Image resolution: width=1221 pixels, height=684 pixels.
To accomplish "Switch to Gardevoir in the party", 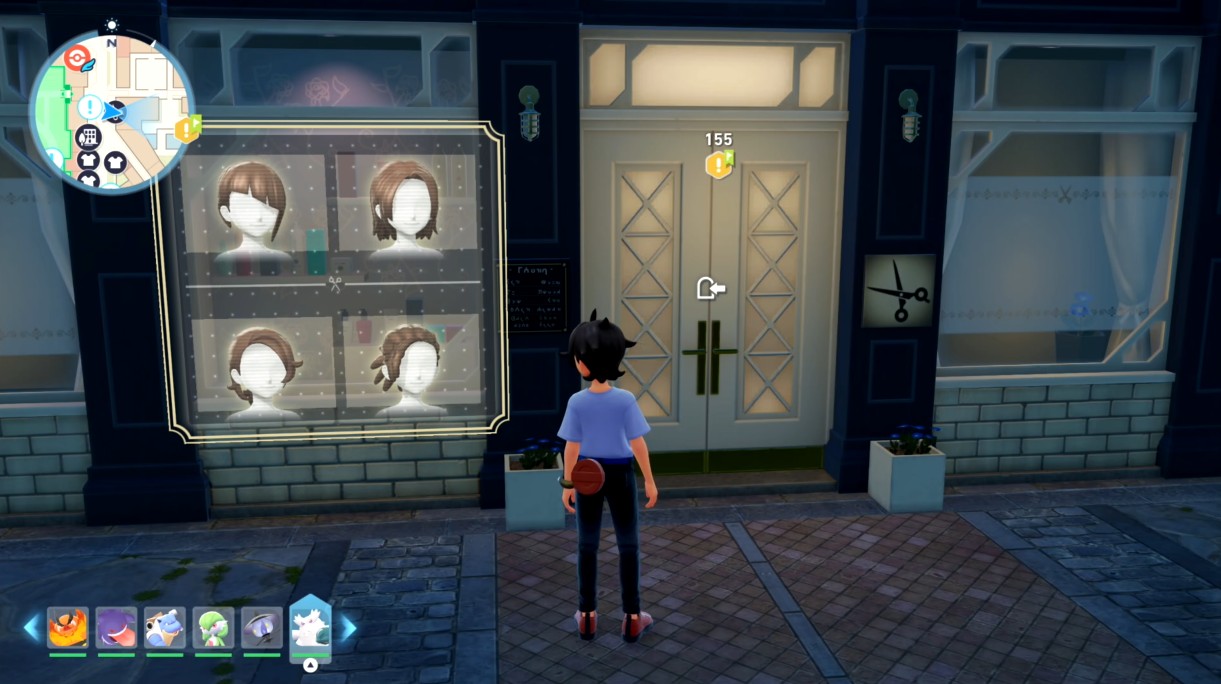I will point(213,627).
